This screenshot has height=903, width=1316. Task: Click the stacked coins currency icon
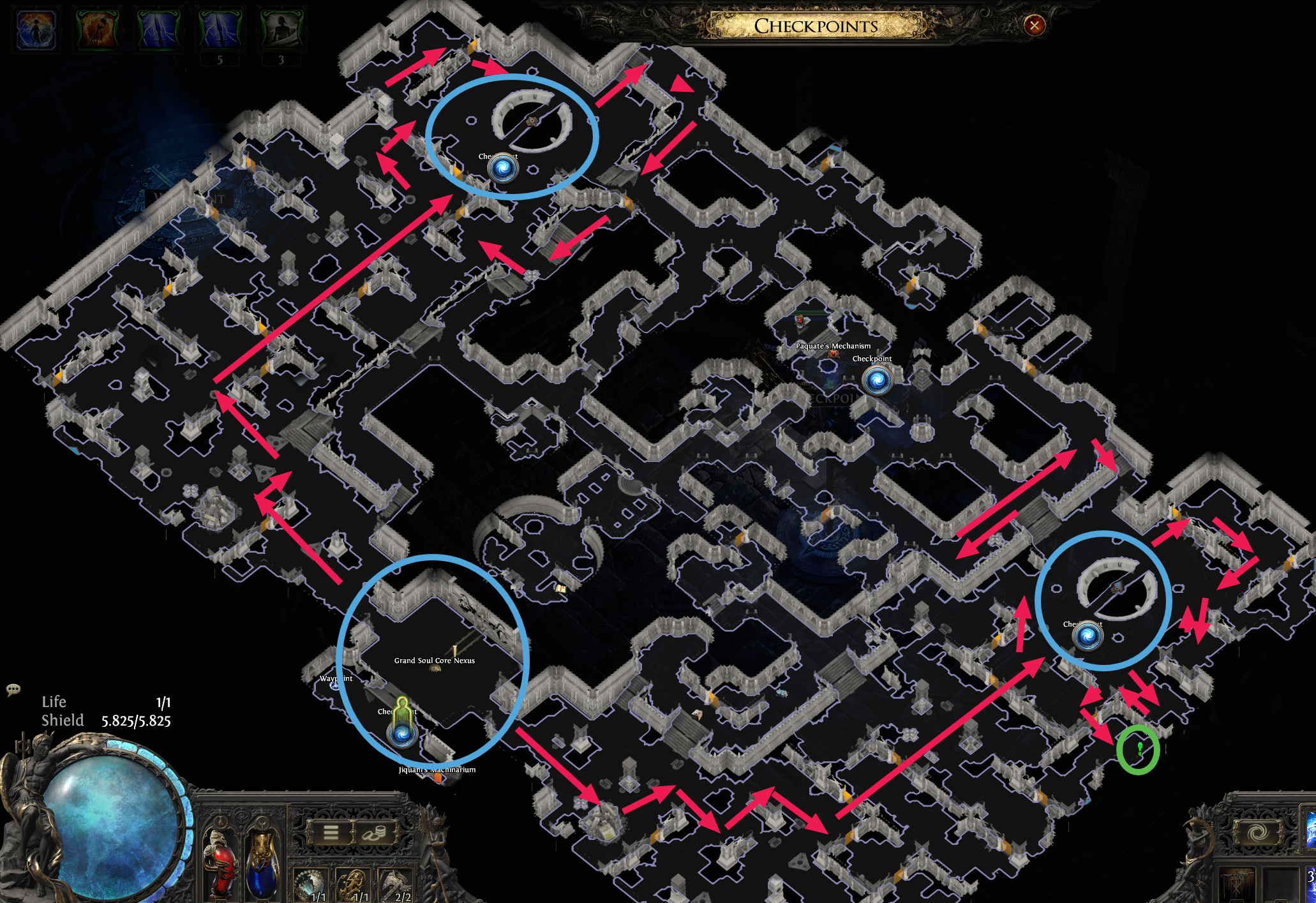(375, 834)
